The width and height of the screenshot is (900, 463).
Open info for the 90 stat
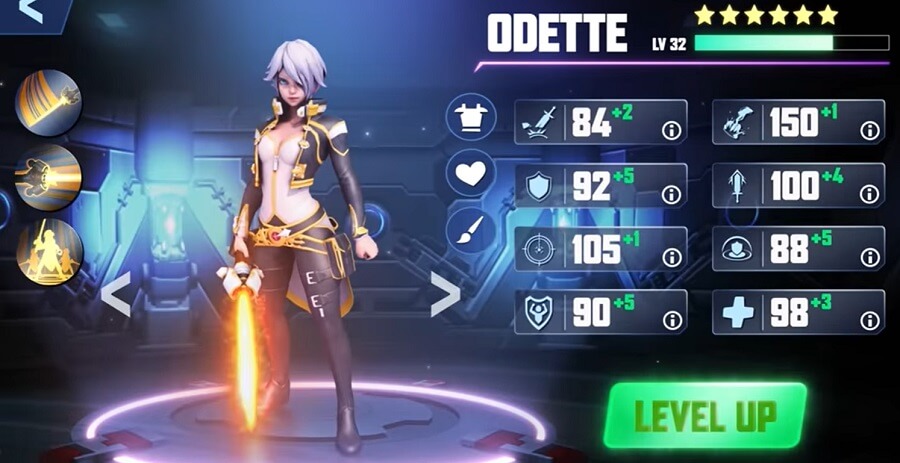[672, 320]
